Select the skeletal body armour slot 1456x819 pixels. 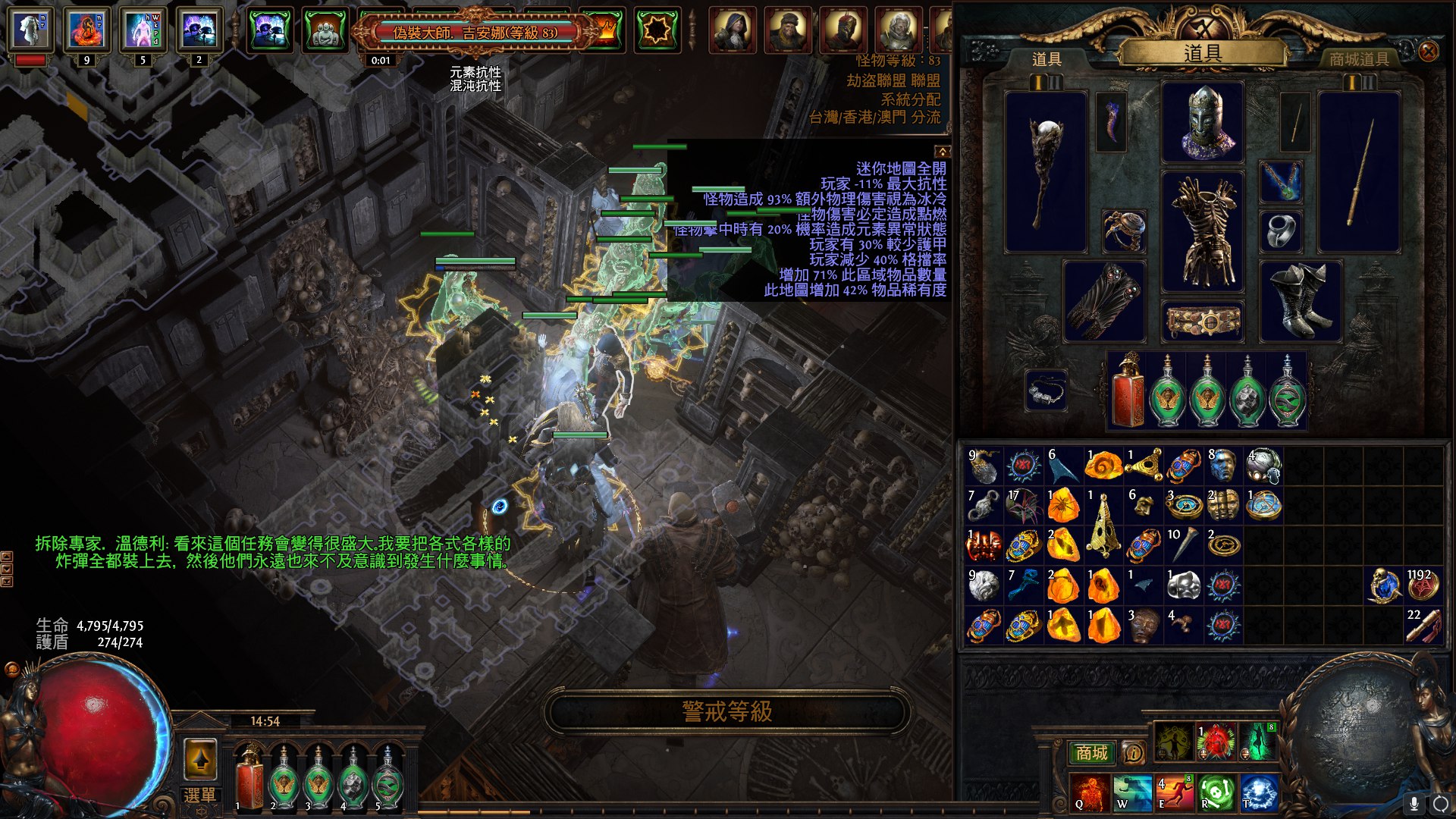point(1203,231)
